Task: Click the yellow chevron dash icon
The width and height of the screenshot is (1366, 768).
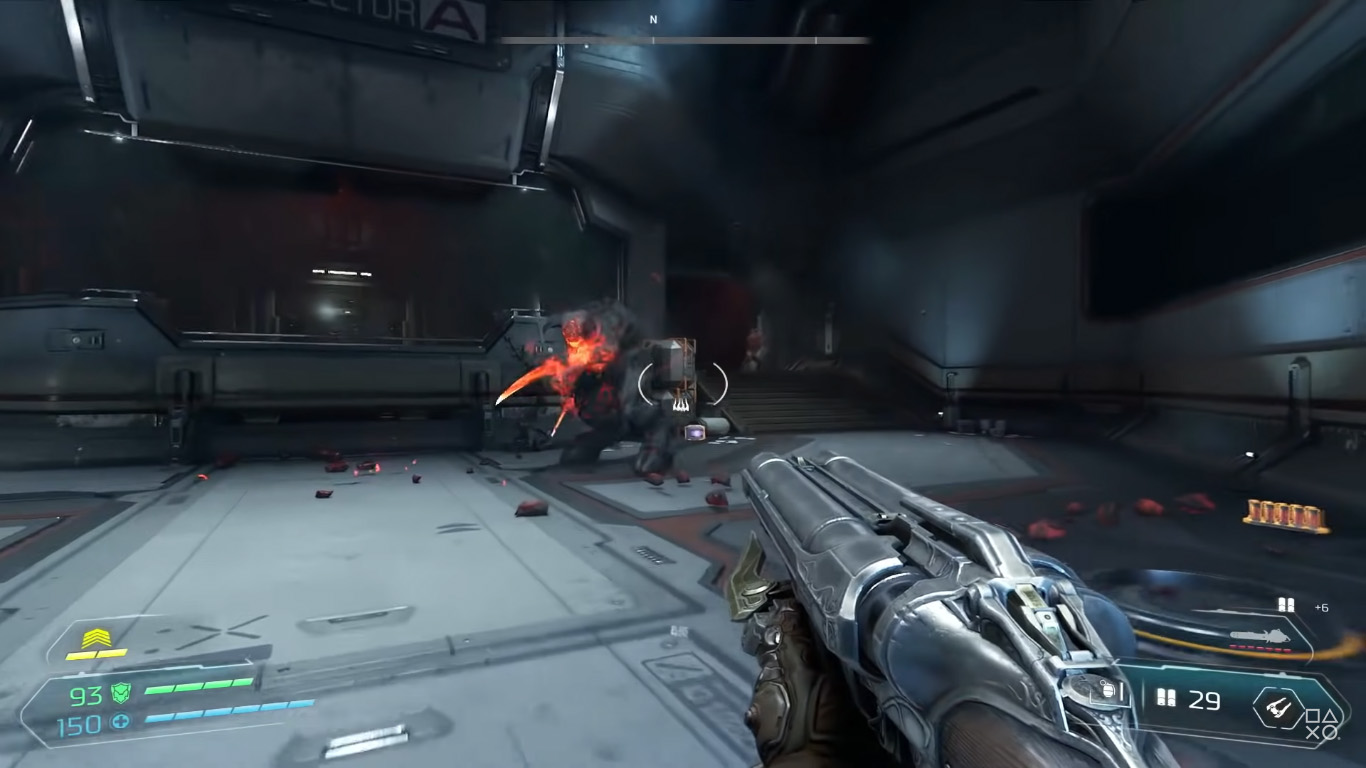Action: pos(96,637)
